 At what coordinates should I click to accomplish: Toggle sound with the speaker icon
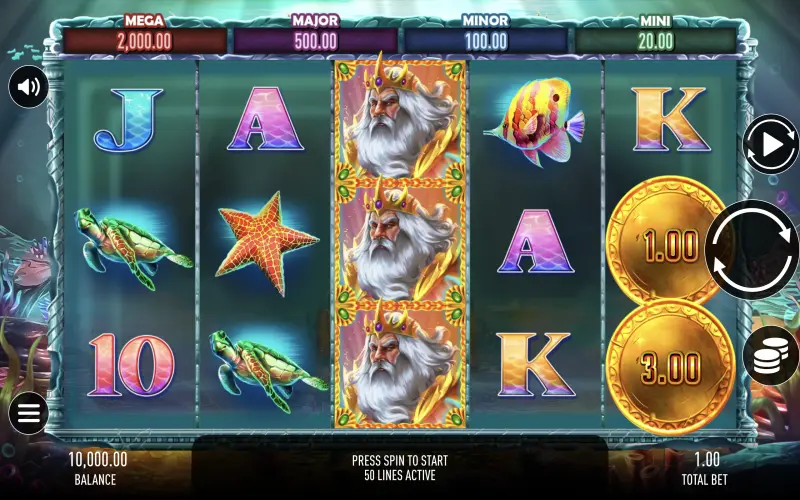pos(28,88)
